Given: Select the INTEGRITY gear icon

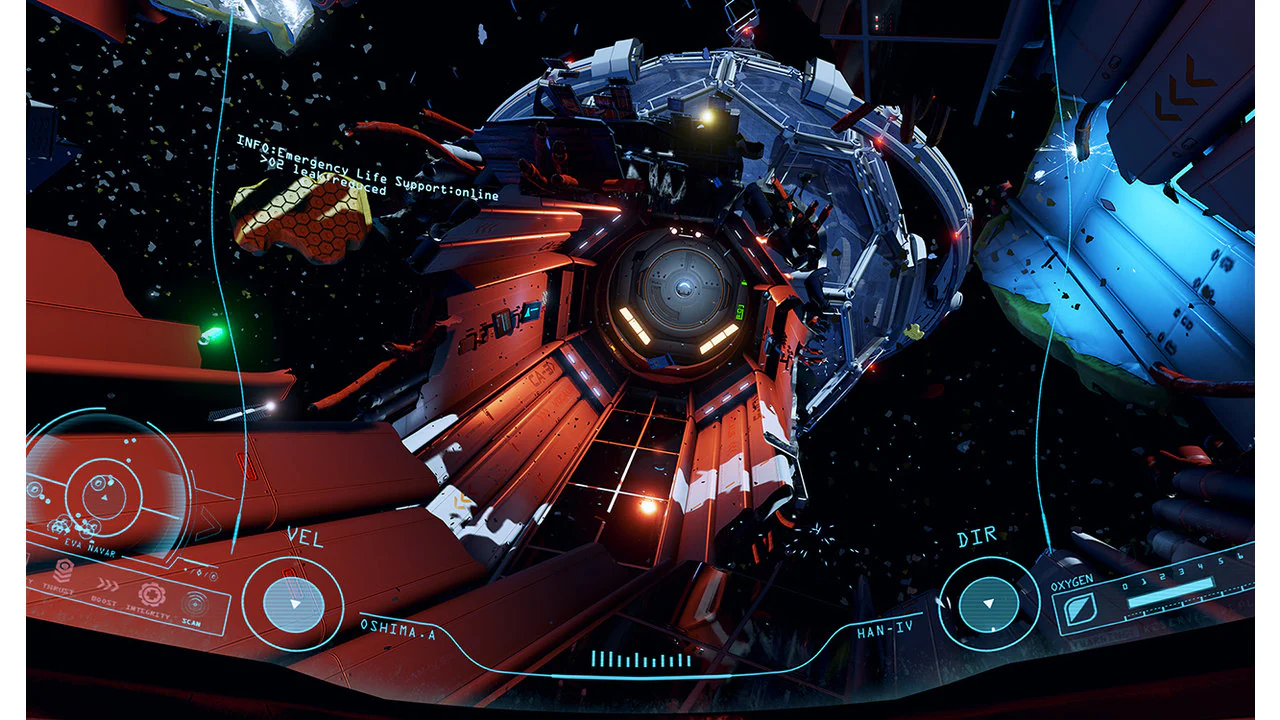Looking at the screenshot, I should 152,595.
